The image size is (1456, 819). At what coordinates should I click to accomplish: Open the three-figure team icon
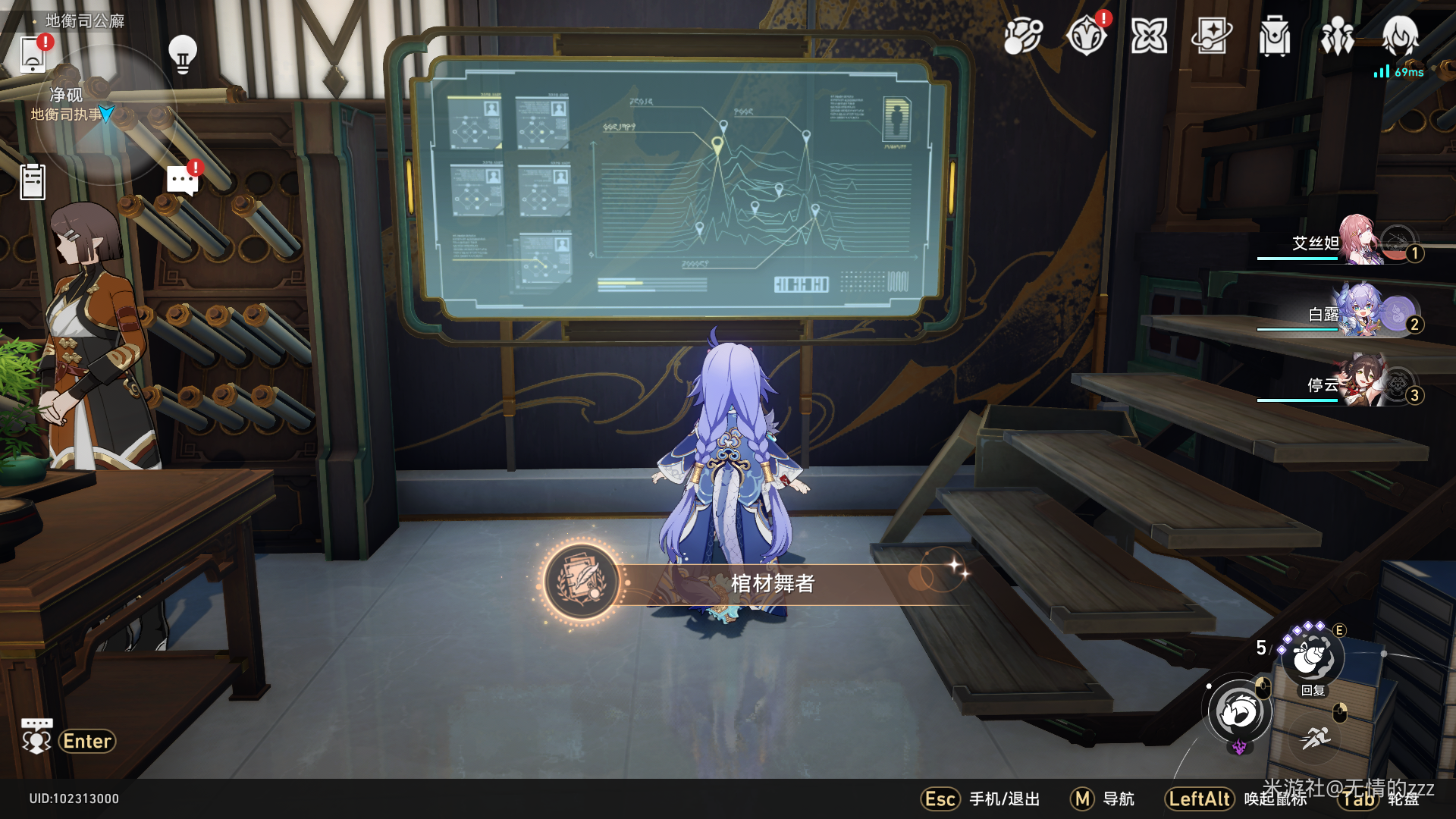point(1337,36)
